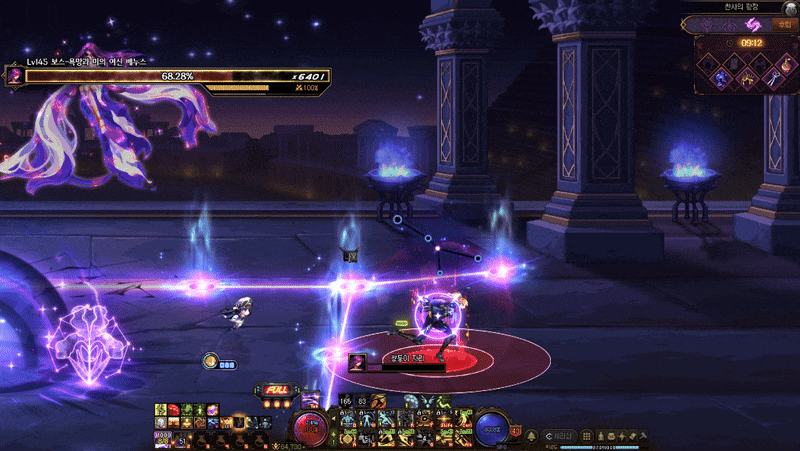
Task: Click the golden bell notification icon
Action: (x=531, y=435)
